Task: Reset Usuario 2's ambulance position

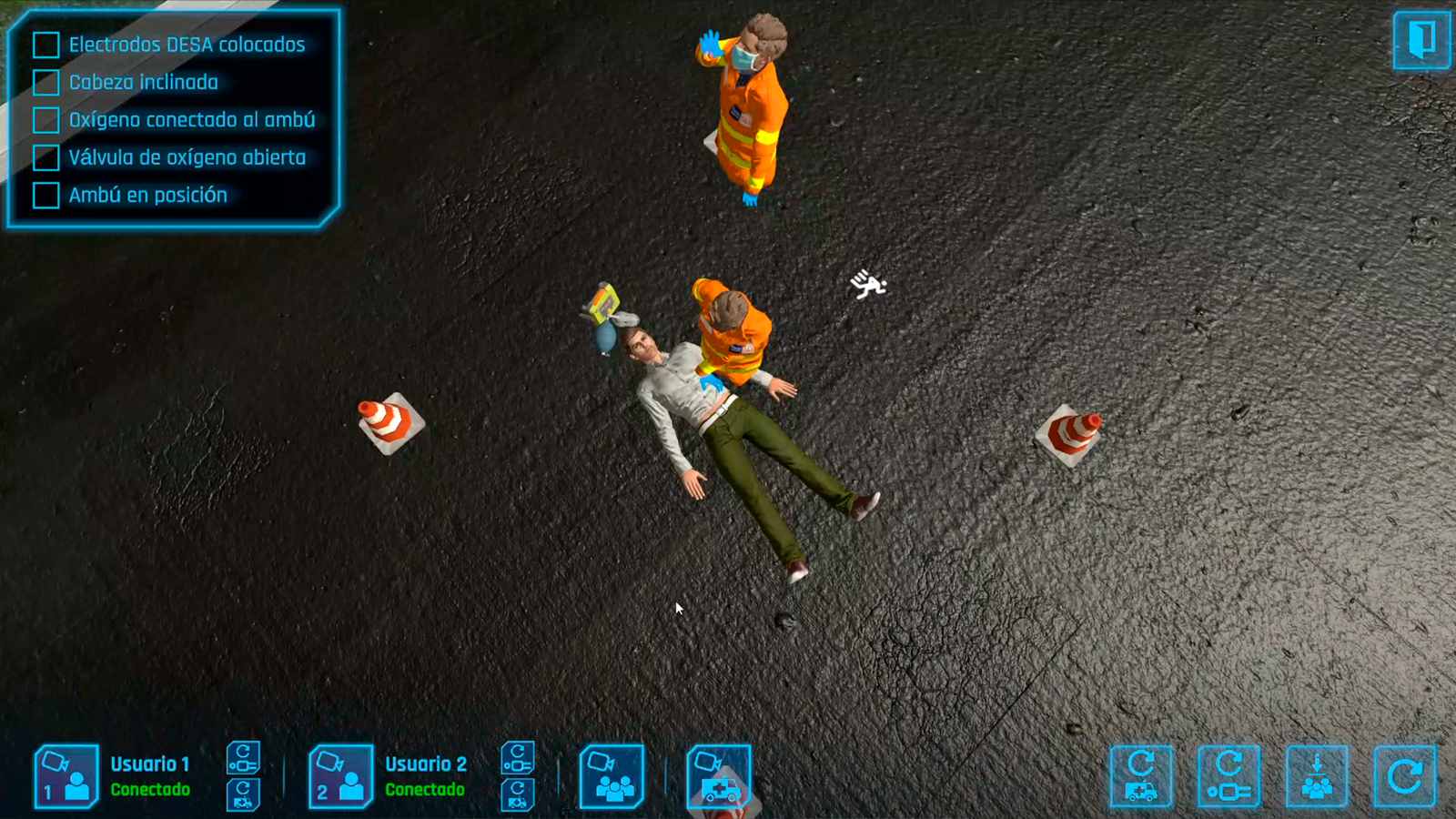Action: pyautogui.click(x=518, y=794)
